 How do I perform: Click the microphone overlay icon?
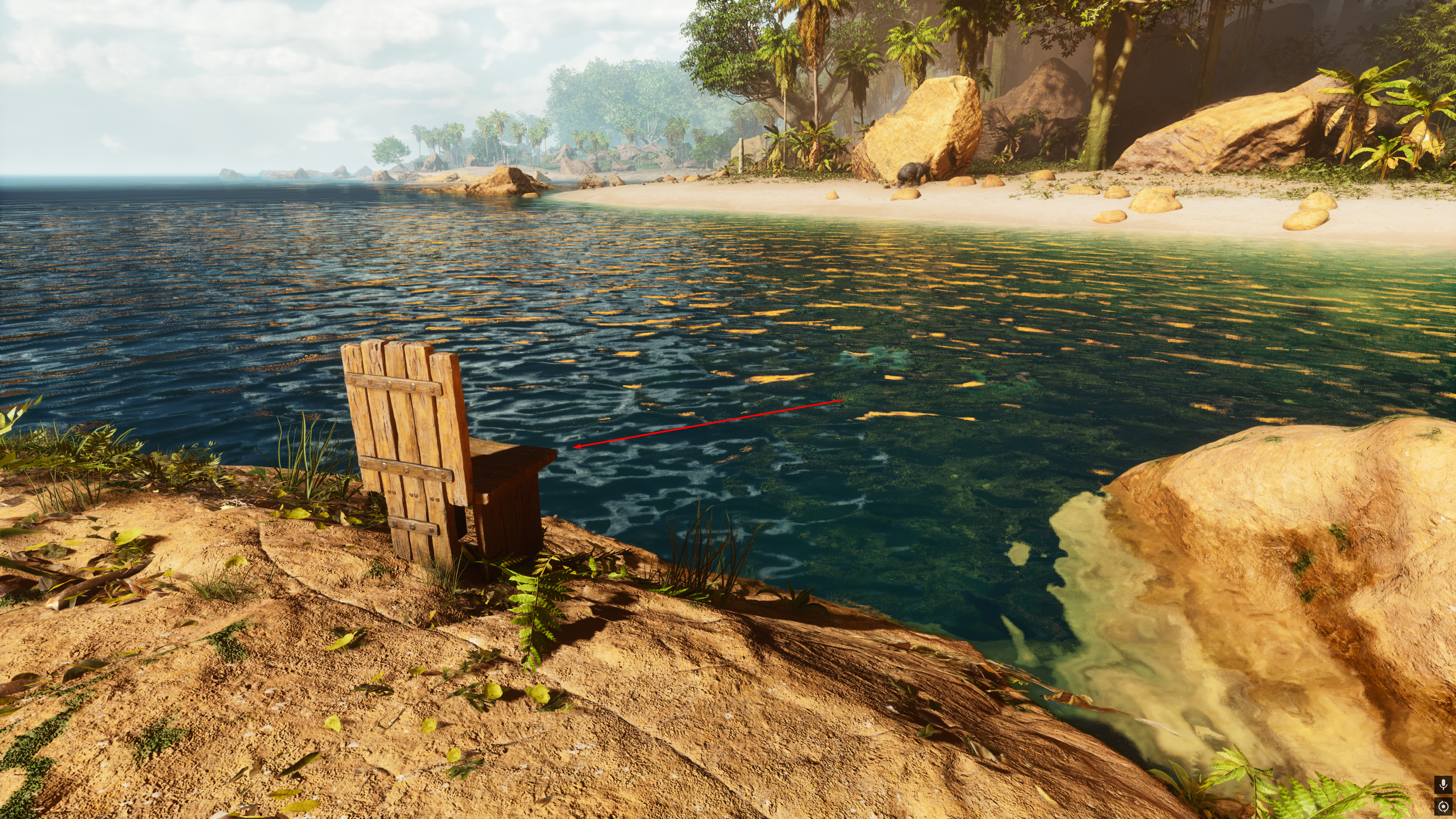point(1443,785)
